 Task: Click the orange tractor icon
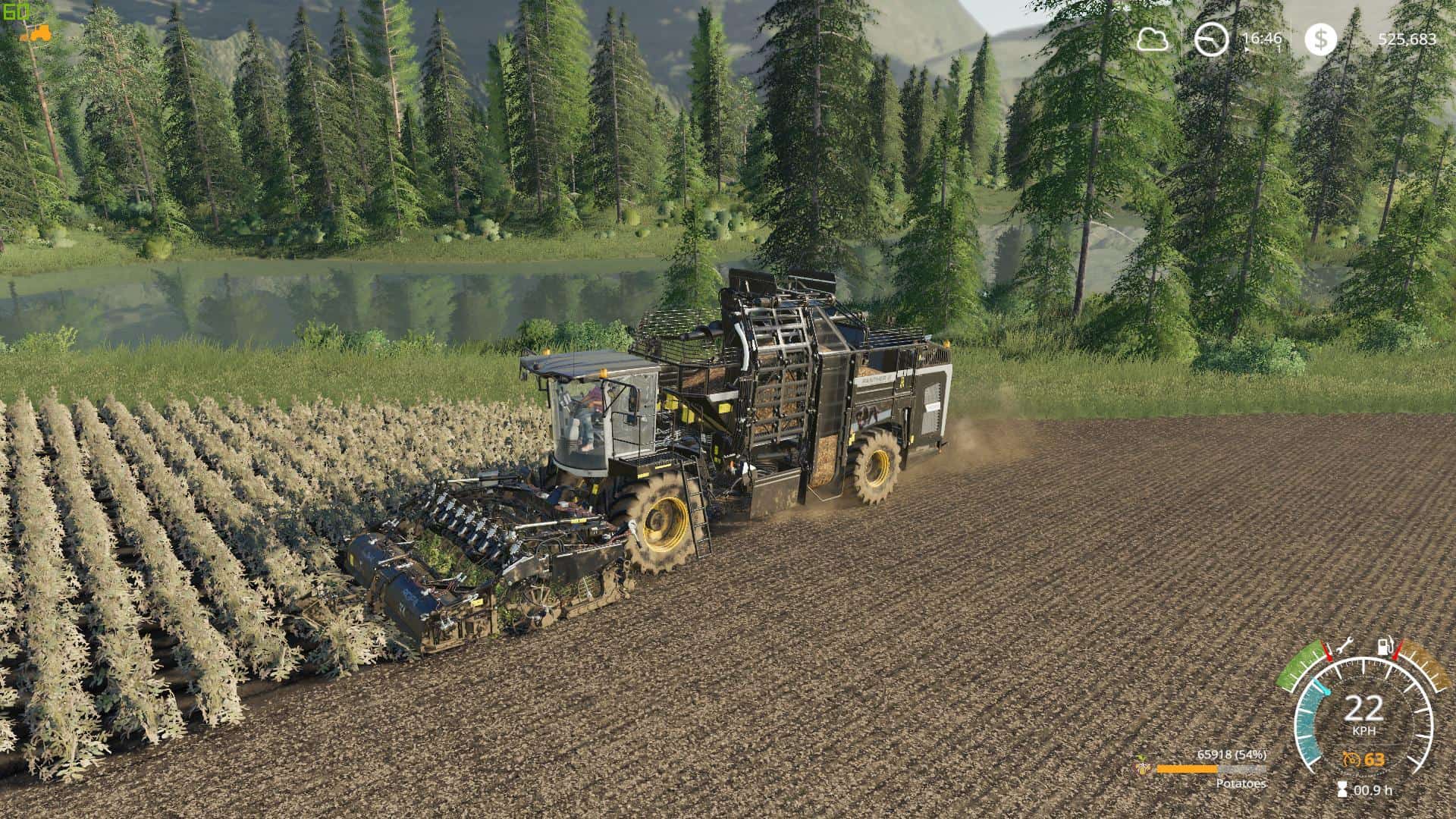click(36, 33)
